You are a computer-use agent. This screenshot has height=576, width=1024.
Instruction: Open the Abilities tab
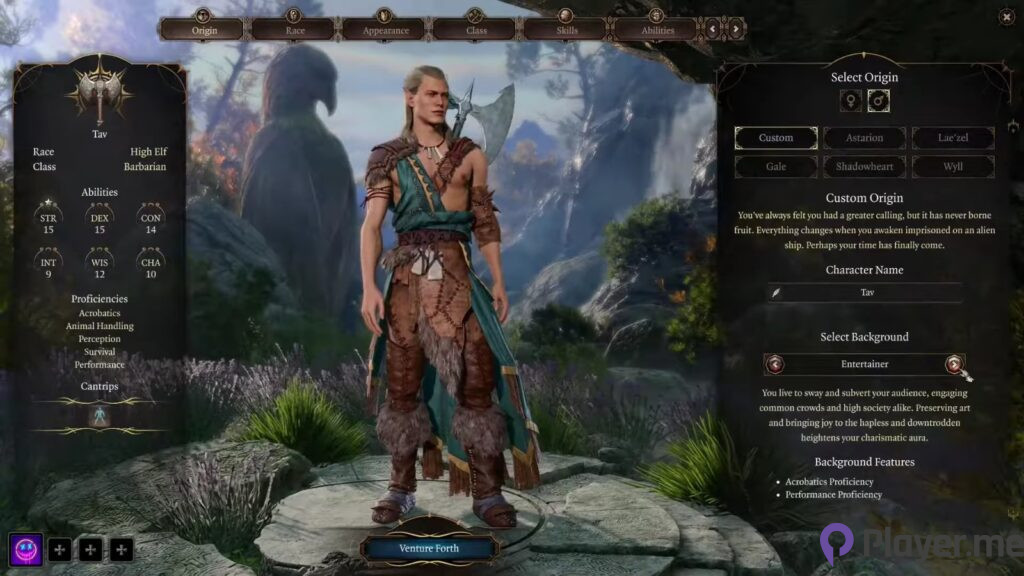657,29
